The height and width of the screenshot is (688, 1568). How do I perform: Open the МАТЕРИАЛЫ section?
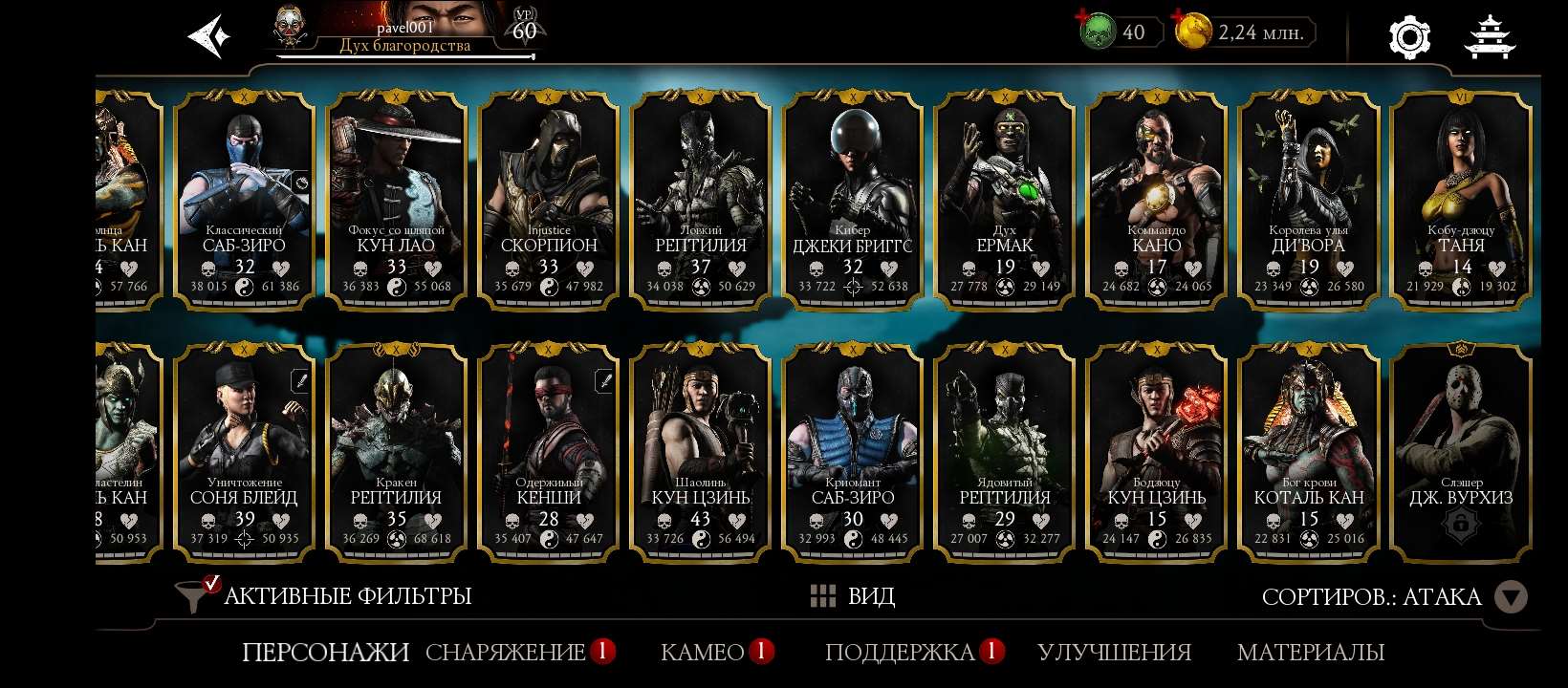coord(1311,653)
